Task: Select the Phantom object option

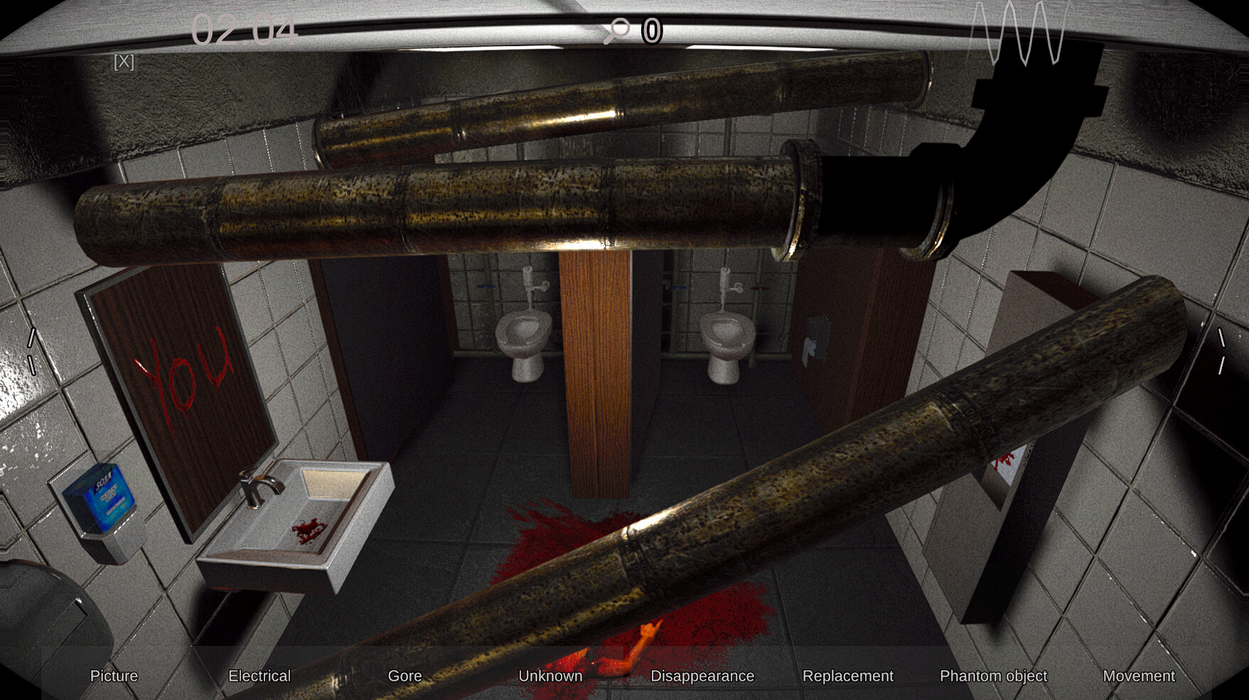Action: [993, 676]
